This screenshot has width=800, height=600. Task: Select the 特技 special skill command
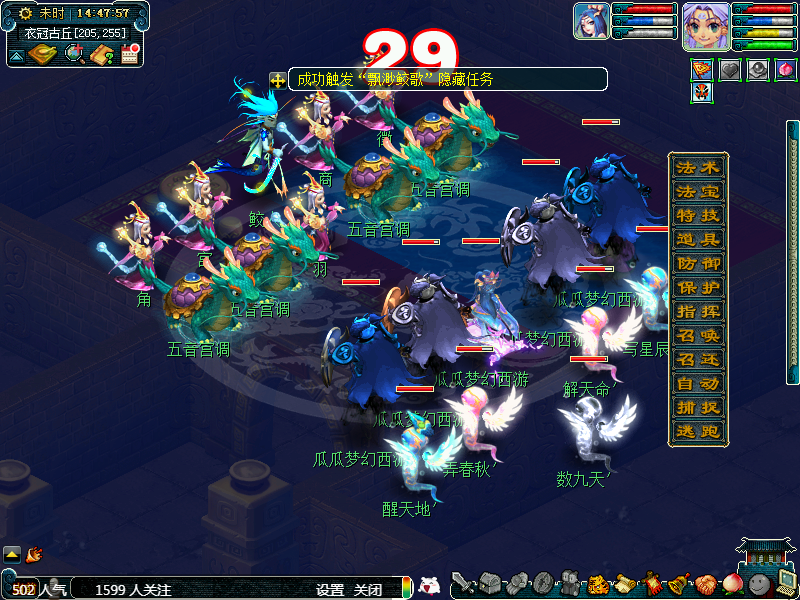click(x=698, y=215)
